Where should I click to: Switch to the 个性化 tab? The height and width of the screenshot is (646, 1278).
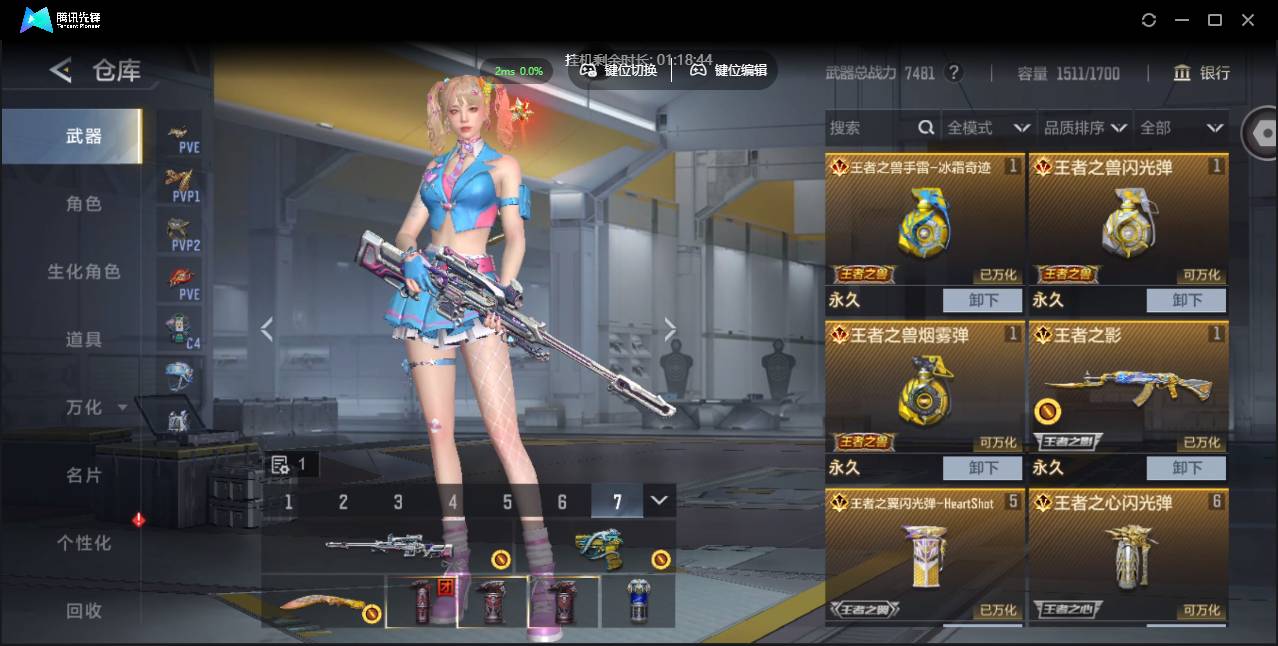84,543
